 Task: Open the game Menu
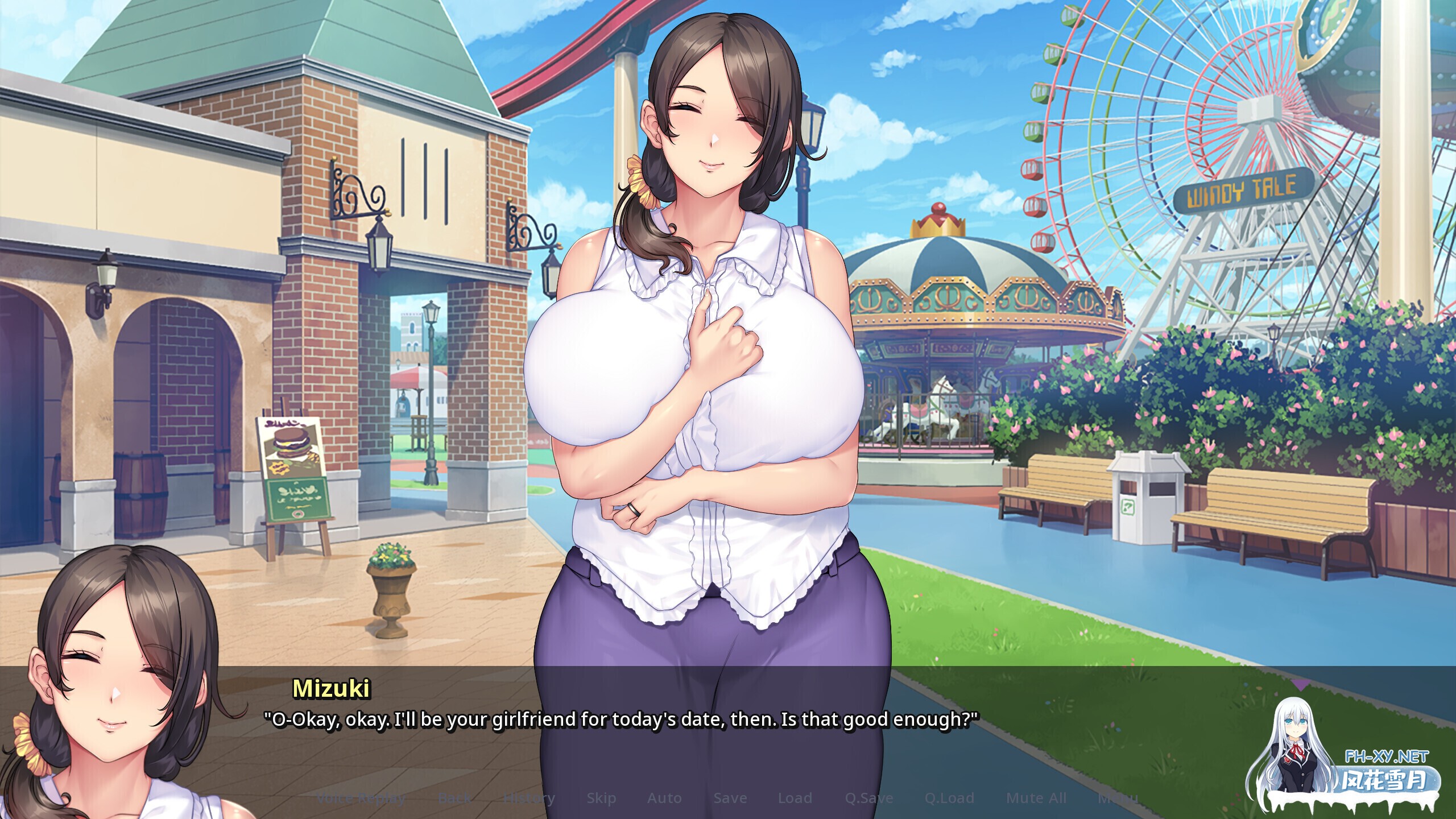pyautogui.click(x=1118, y=798)
